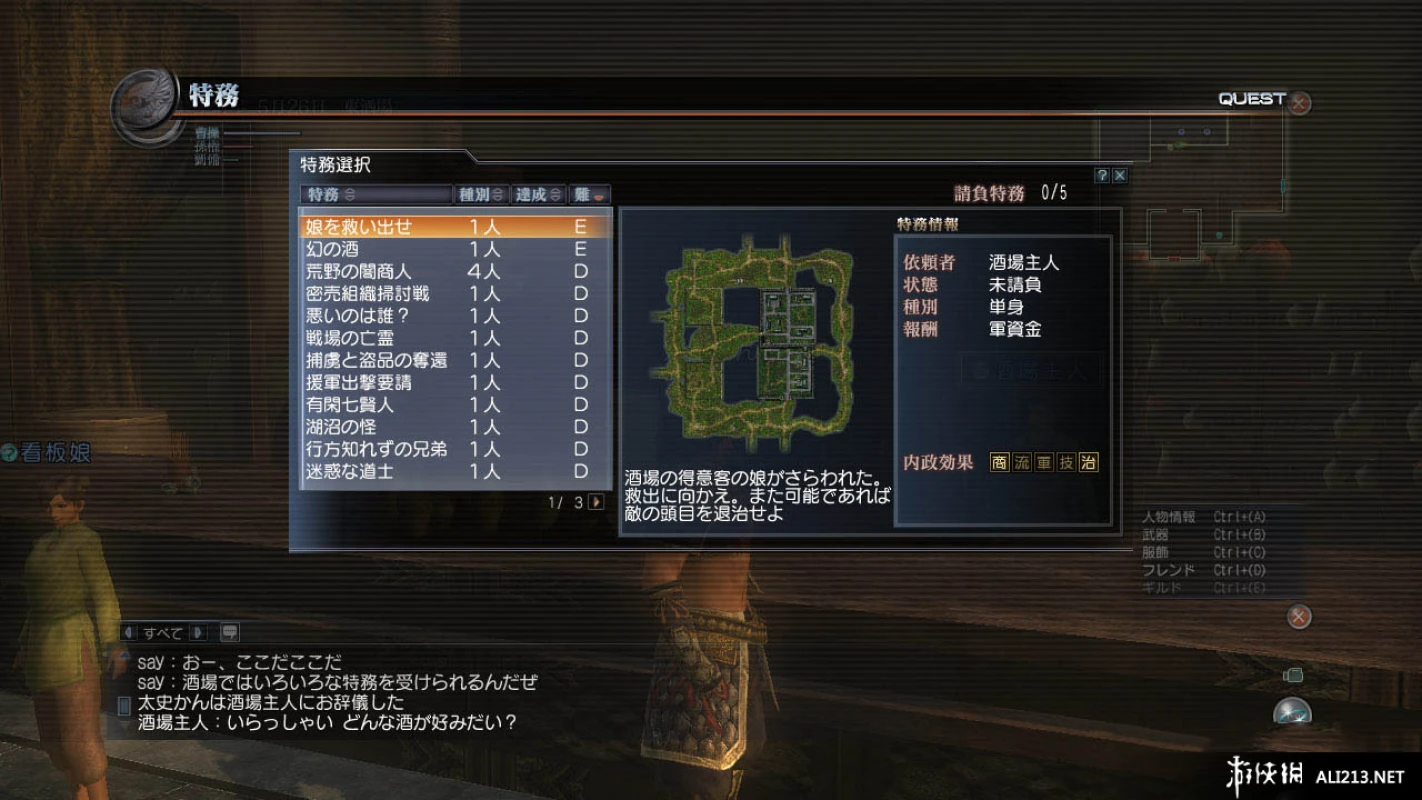
Task: Close the 特務 quest screen with red X
Action: [1299, 103]
